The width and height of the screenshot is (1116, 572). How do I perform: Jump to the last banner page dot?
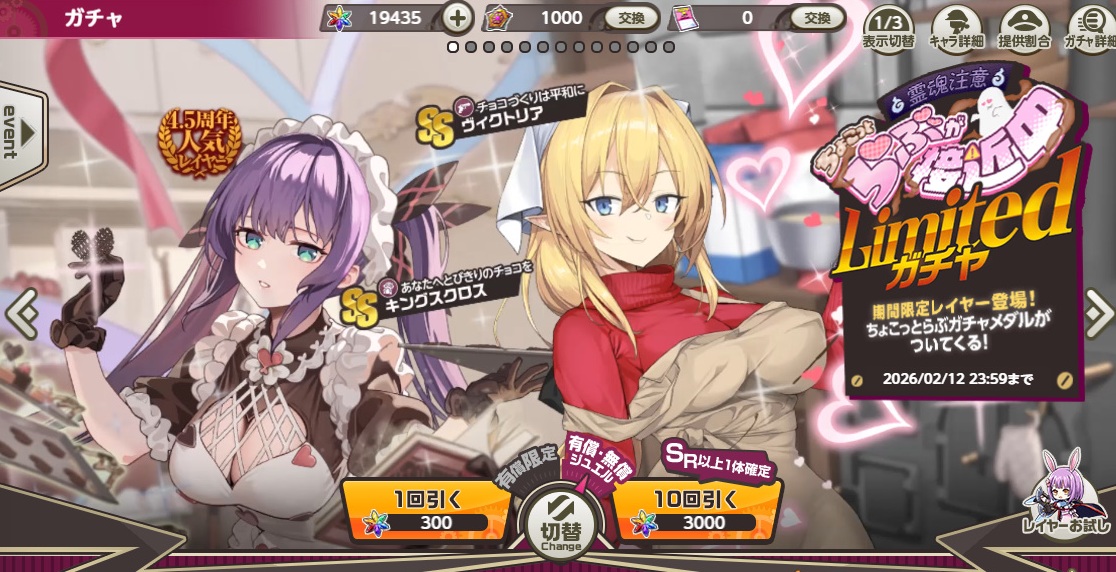[x=669, y=46]
